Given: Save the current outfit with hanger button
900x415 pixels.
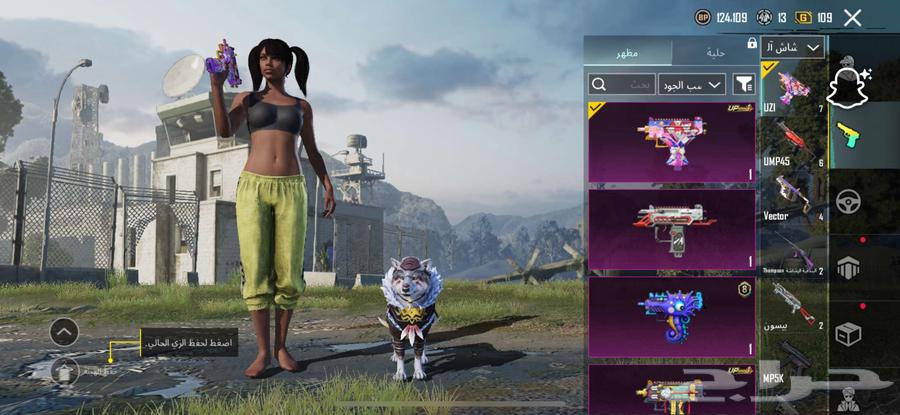Looking at the screenshot, I should coord(64,369).
